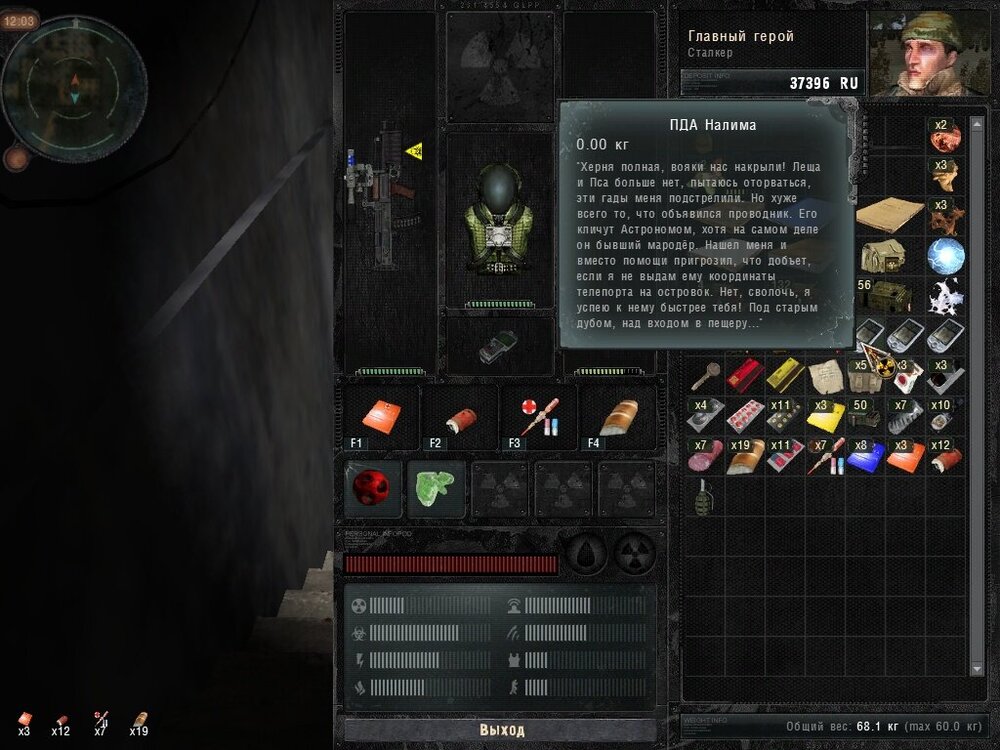Image resolution: width=1000 pixels, height=750 pixels.
Task: Select the equipped green armor suit
Action: click(x=499, y=222)
